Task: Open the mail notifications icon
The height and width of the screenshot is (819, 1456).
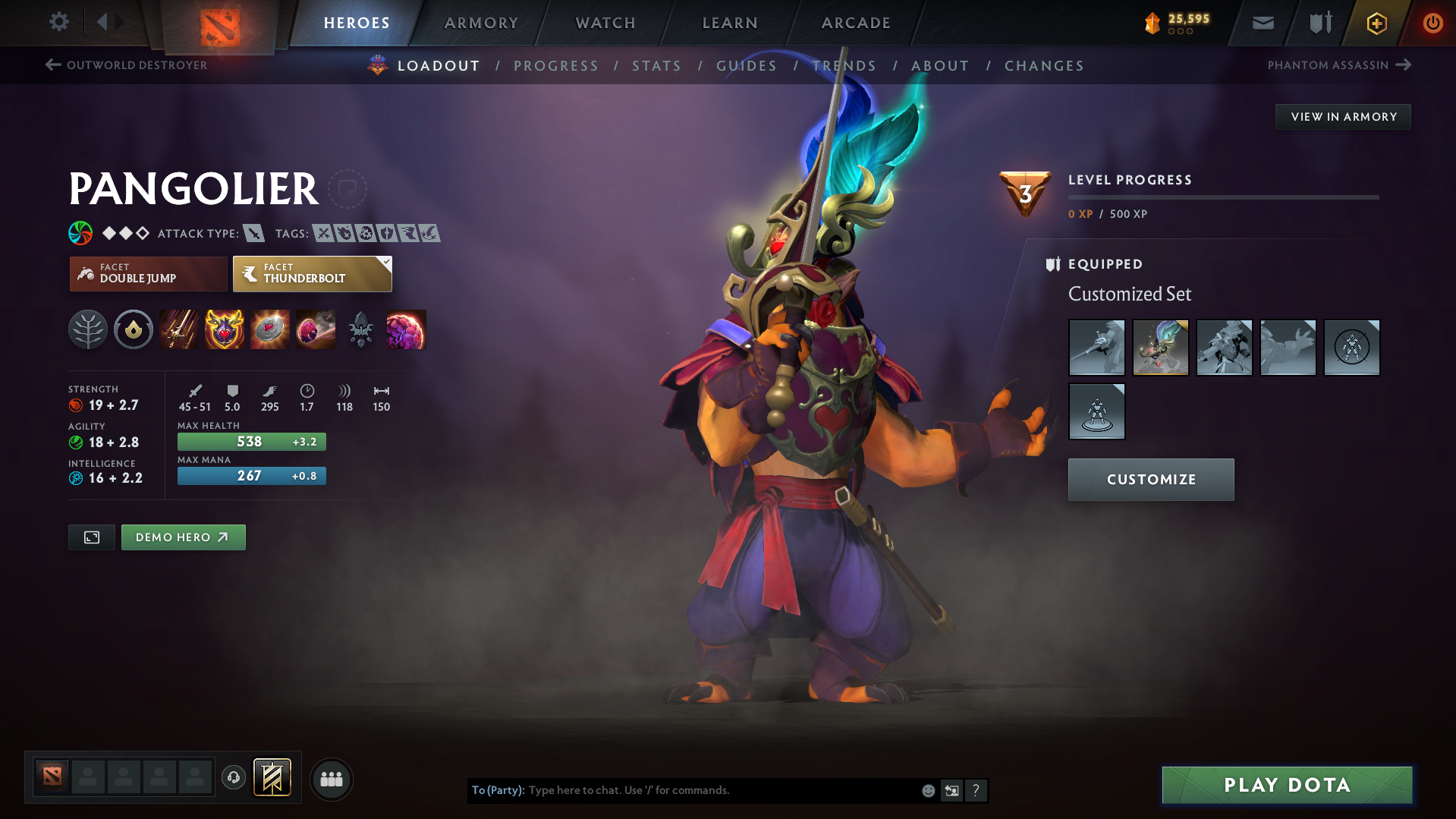Action: [1262, 23]
